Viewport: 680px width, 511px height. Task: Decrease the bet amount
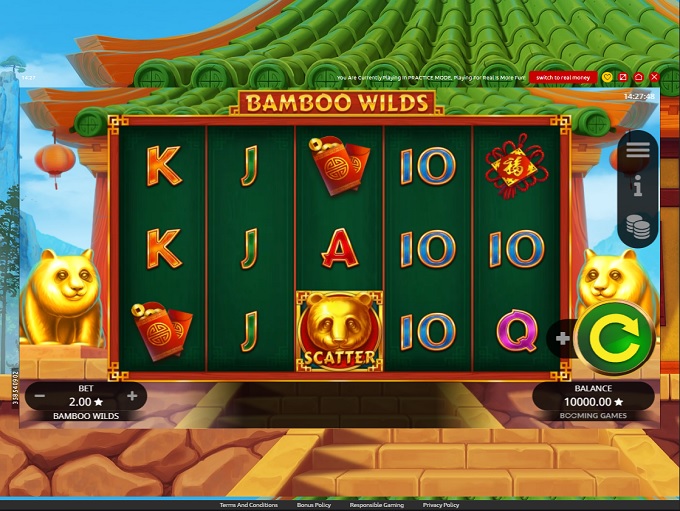pyautogui.click(x=40, y=396)
